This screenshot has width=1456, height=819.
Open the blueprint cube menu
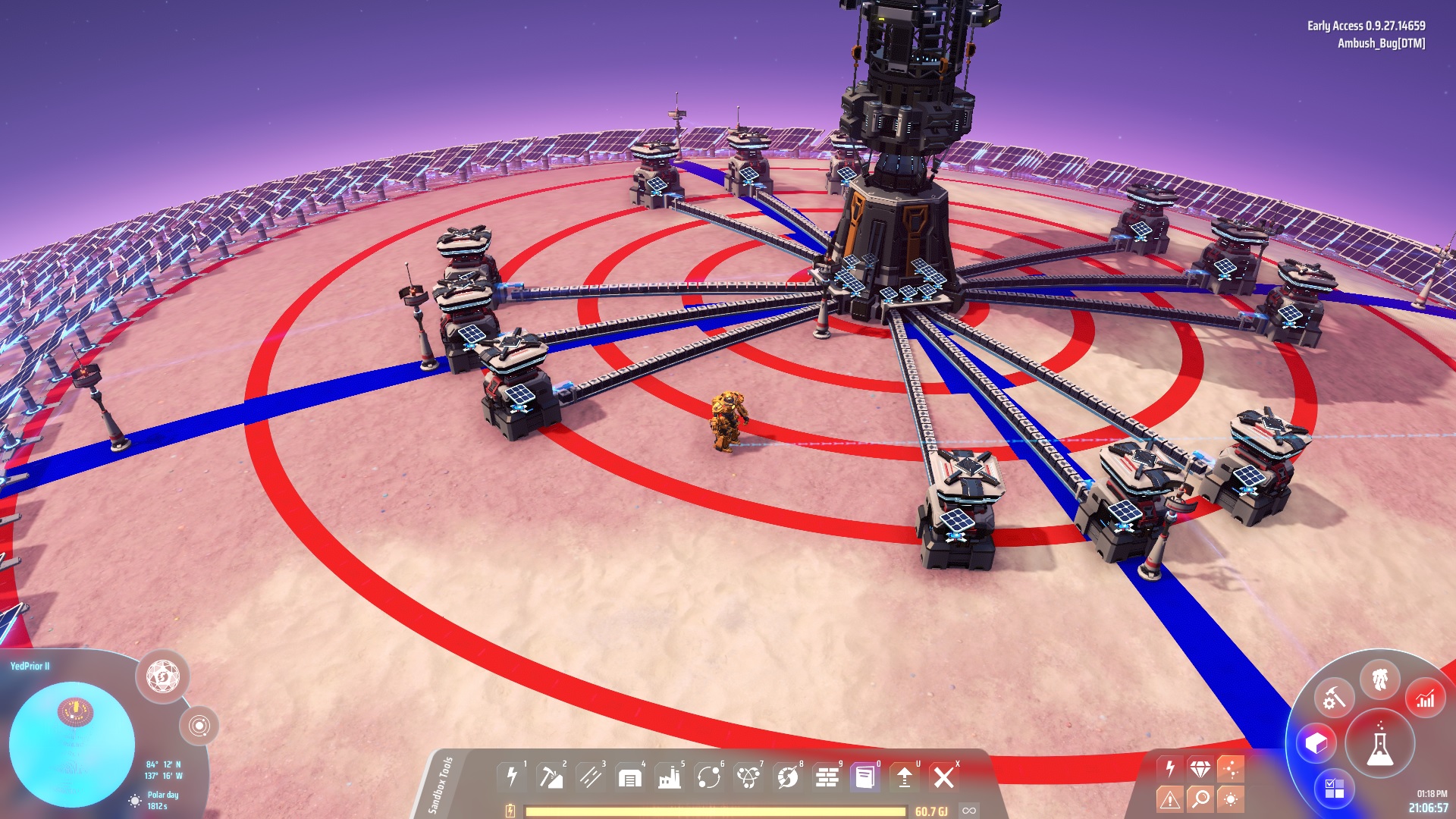tap(1316, 742)
